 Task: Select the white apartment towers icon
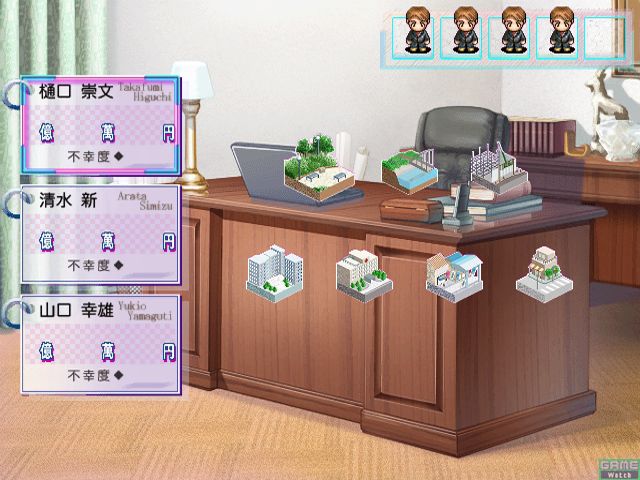[x=275, y=270]
